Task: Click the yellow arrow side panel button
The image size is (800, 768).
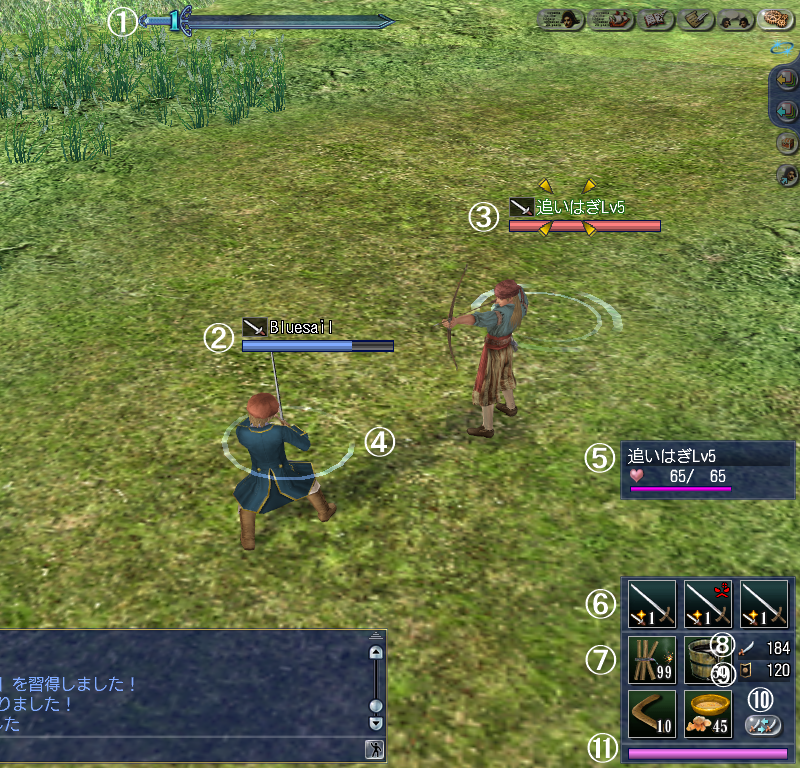Action: (x=787, y=78)
